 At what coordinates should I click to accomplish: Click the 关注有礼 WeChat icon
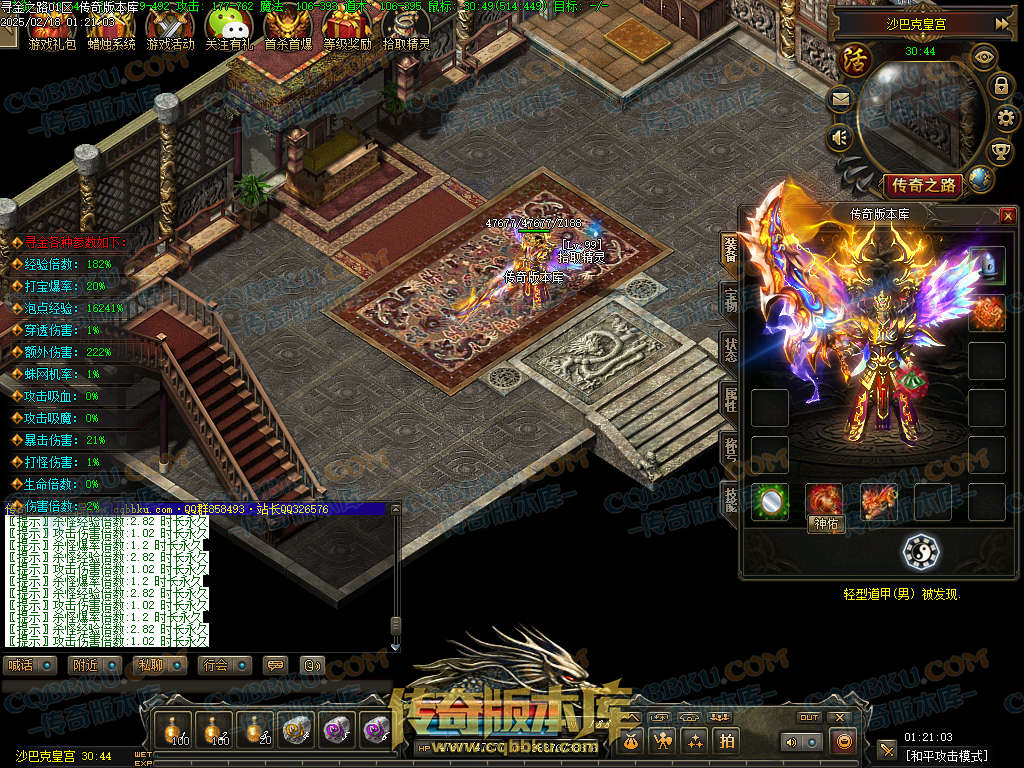point(229,28)
